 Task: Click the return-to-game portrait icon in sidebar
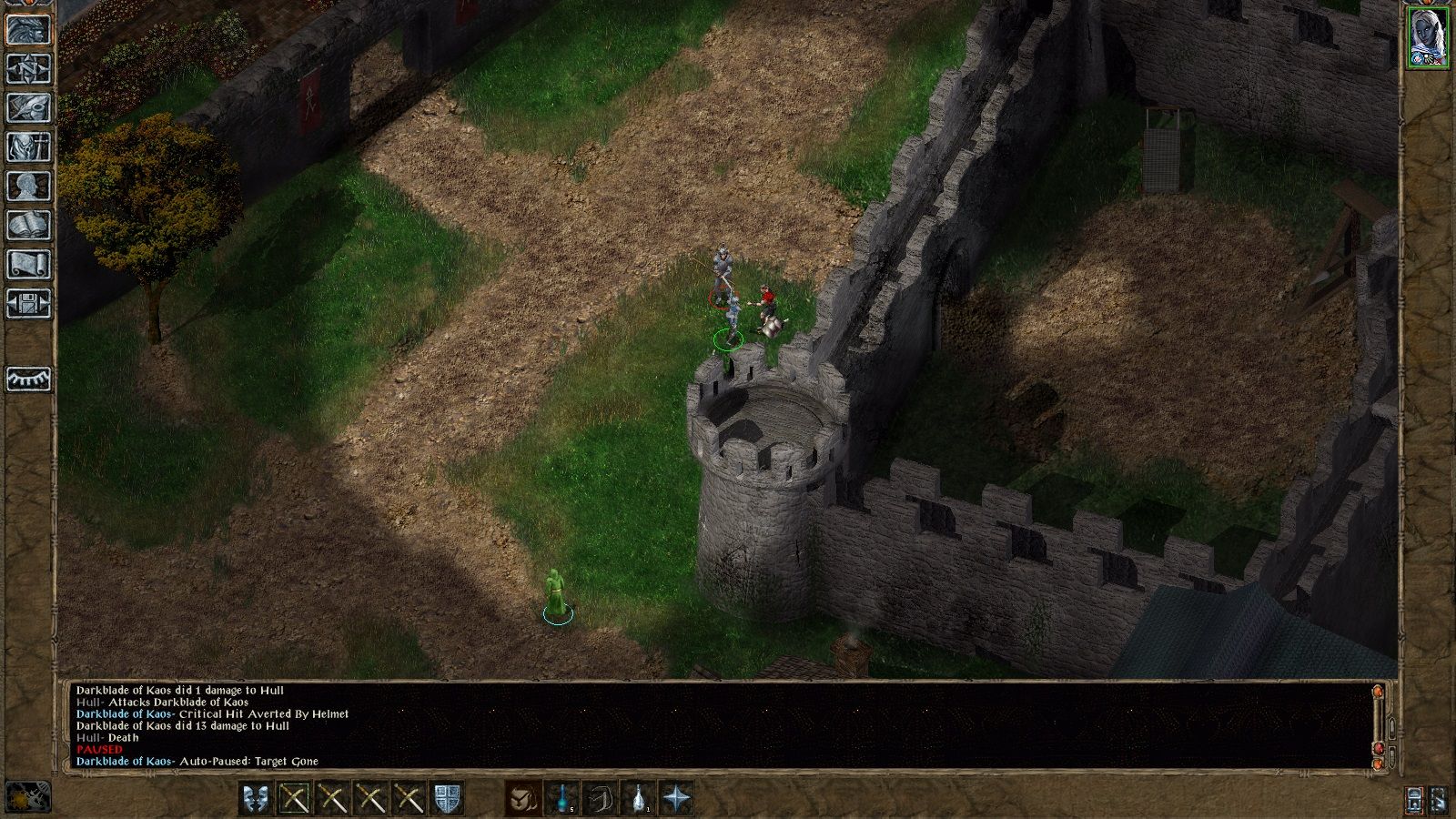[27, 30]
